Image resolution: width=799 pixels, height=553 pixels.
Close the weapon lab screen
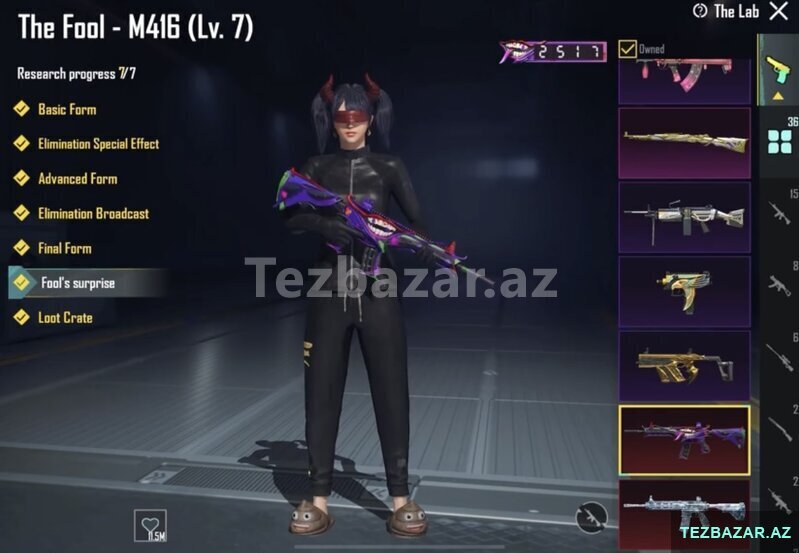point(778,12)
